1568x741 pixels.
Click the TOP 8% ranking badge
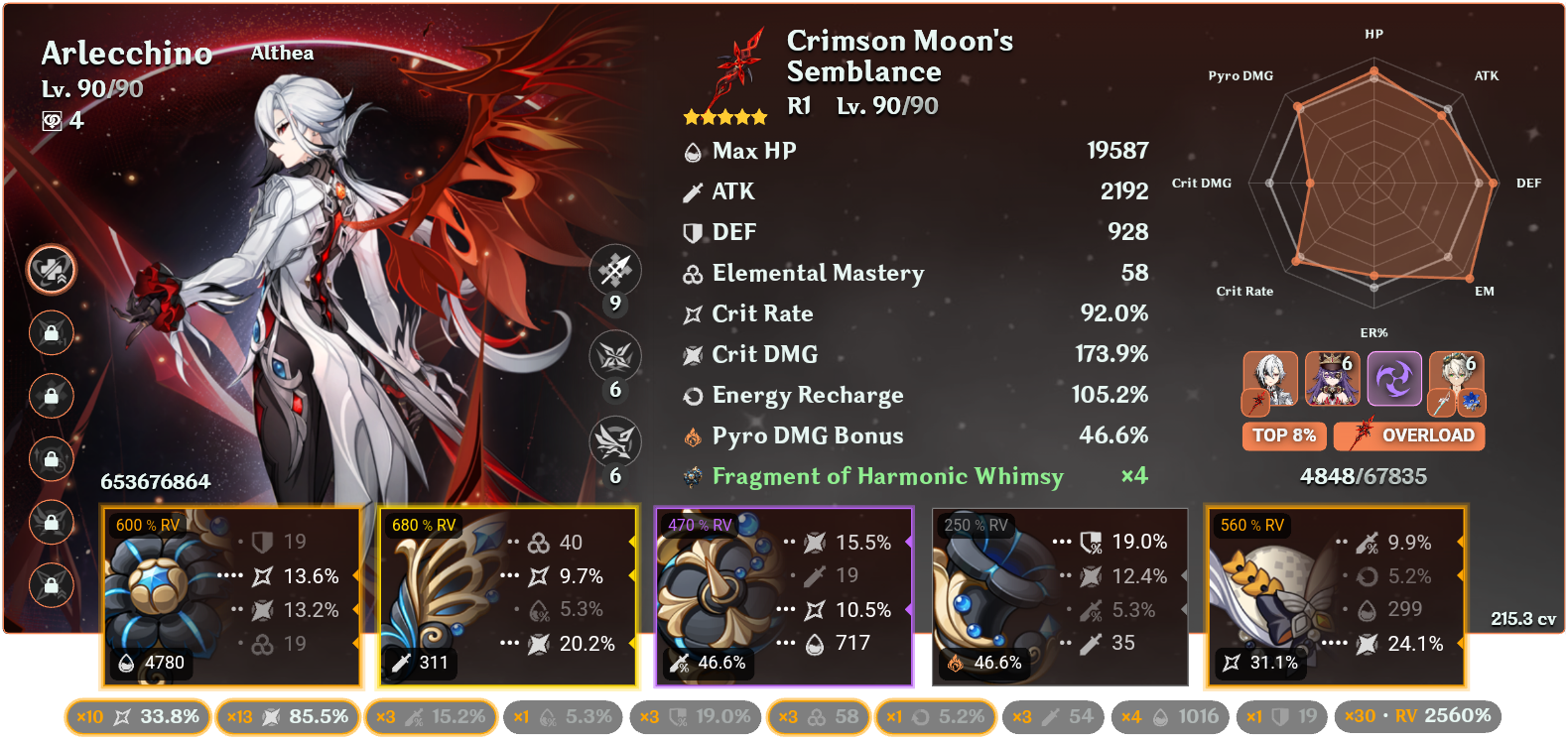(1284, 435)
